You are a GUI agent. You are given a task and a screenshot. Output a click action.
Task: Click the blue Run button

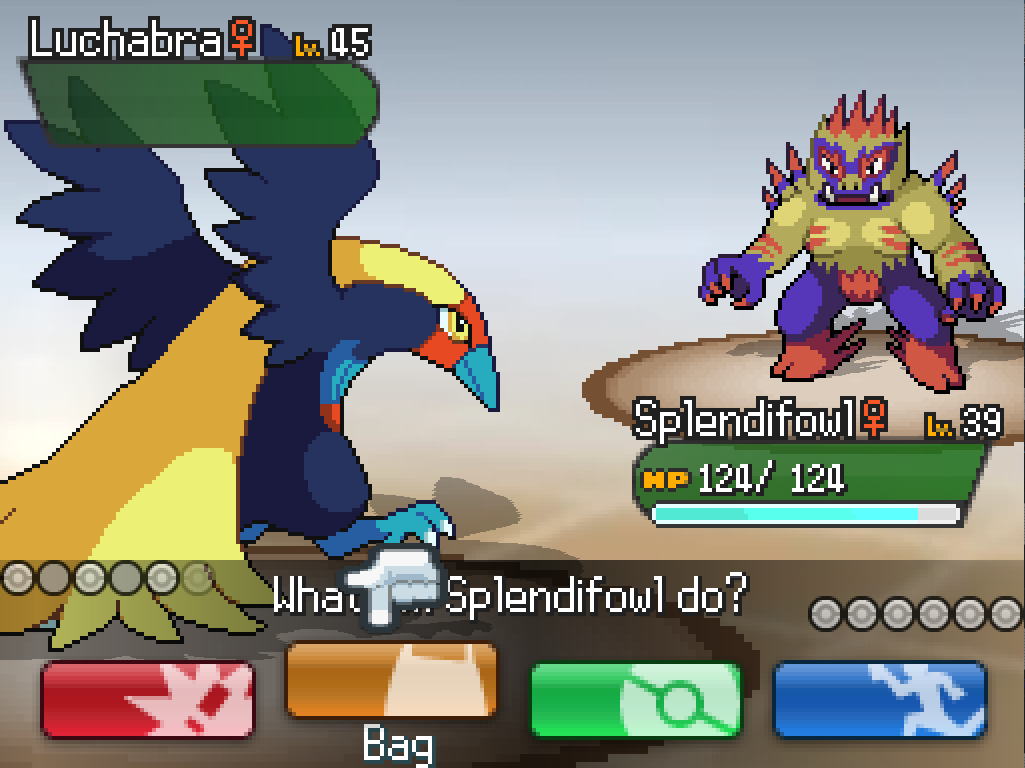click(x=880, y=699)
